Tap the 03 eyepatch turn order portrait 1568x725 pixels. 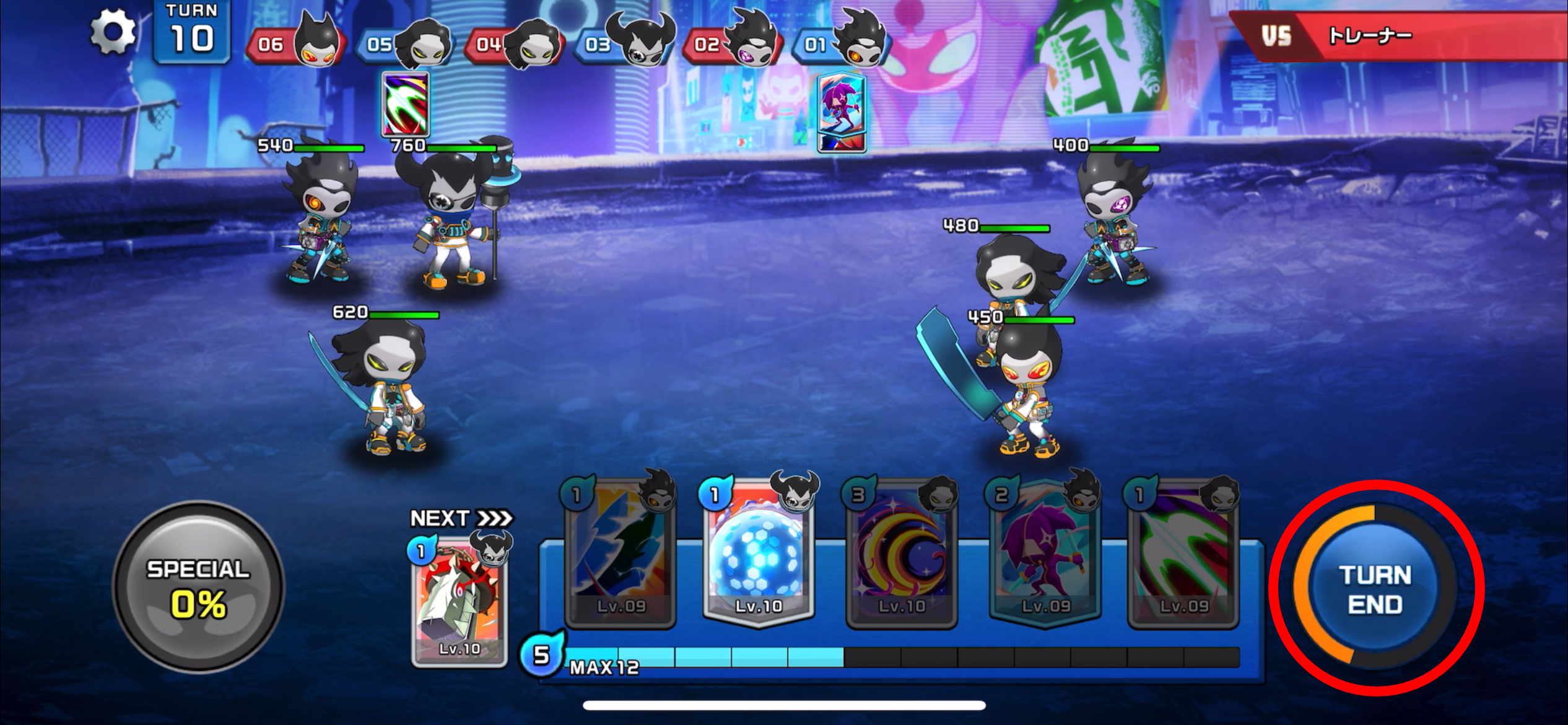(624, 42)
